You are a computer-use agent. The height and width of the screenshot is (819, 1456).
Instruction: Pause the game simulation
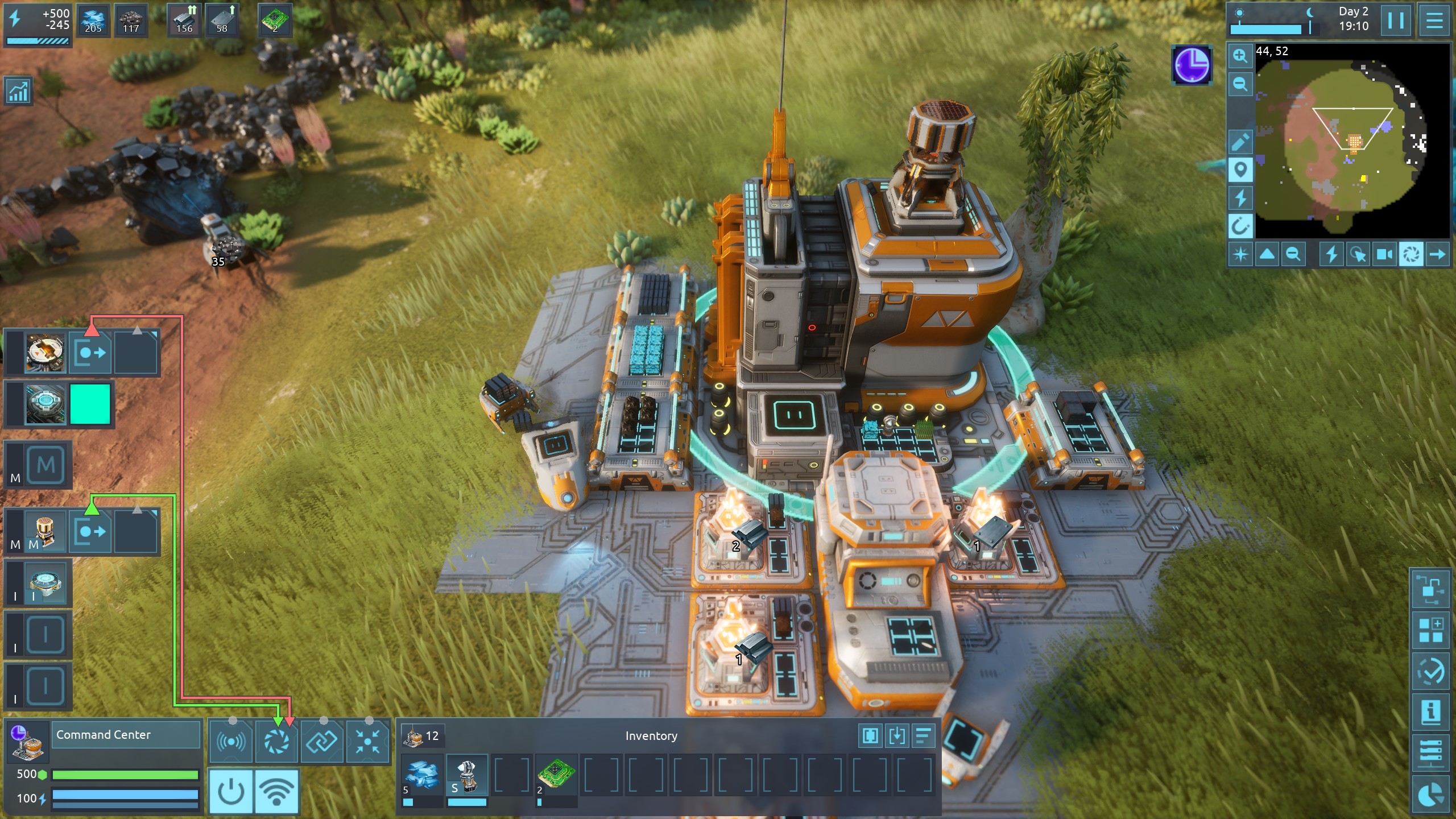pyautogui.click(x=1396, y=21)
